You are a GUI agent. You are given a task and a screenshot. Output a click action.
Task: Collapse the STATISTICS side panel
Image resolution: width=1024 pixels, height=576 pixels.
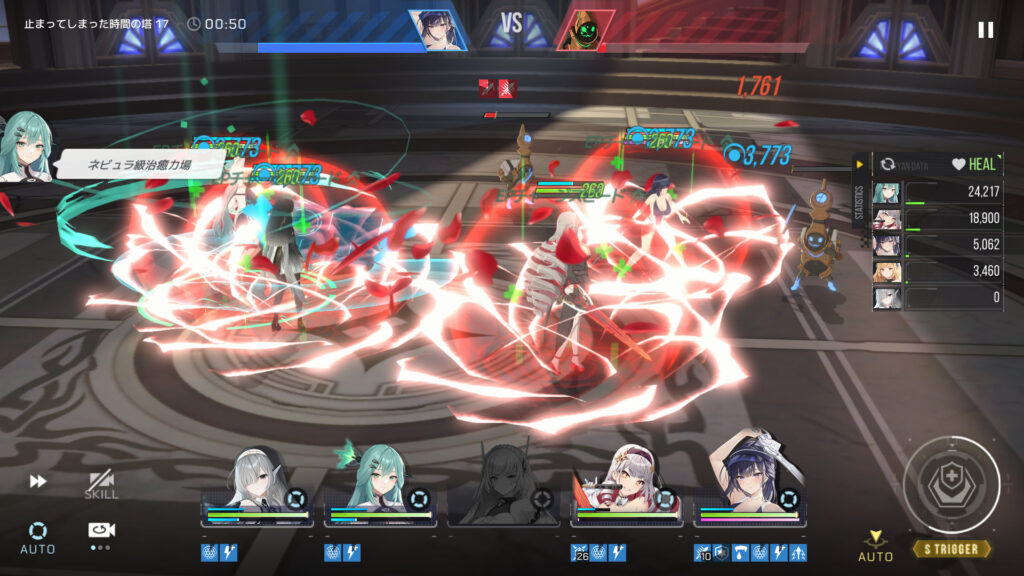click(859, 164)
